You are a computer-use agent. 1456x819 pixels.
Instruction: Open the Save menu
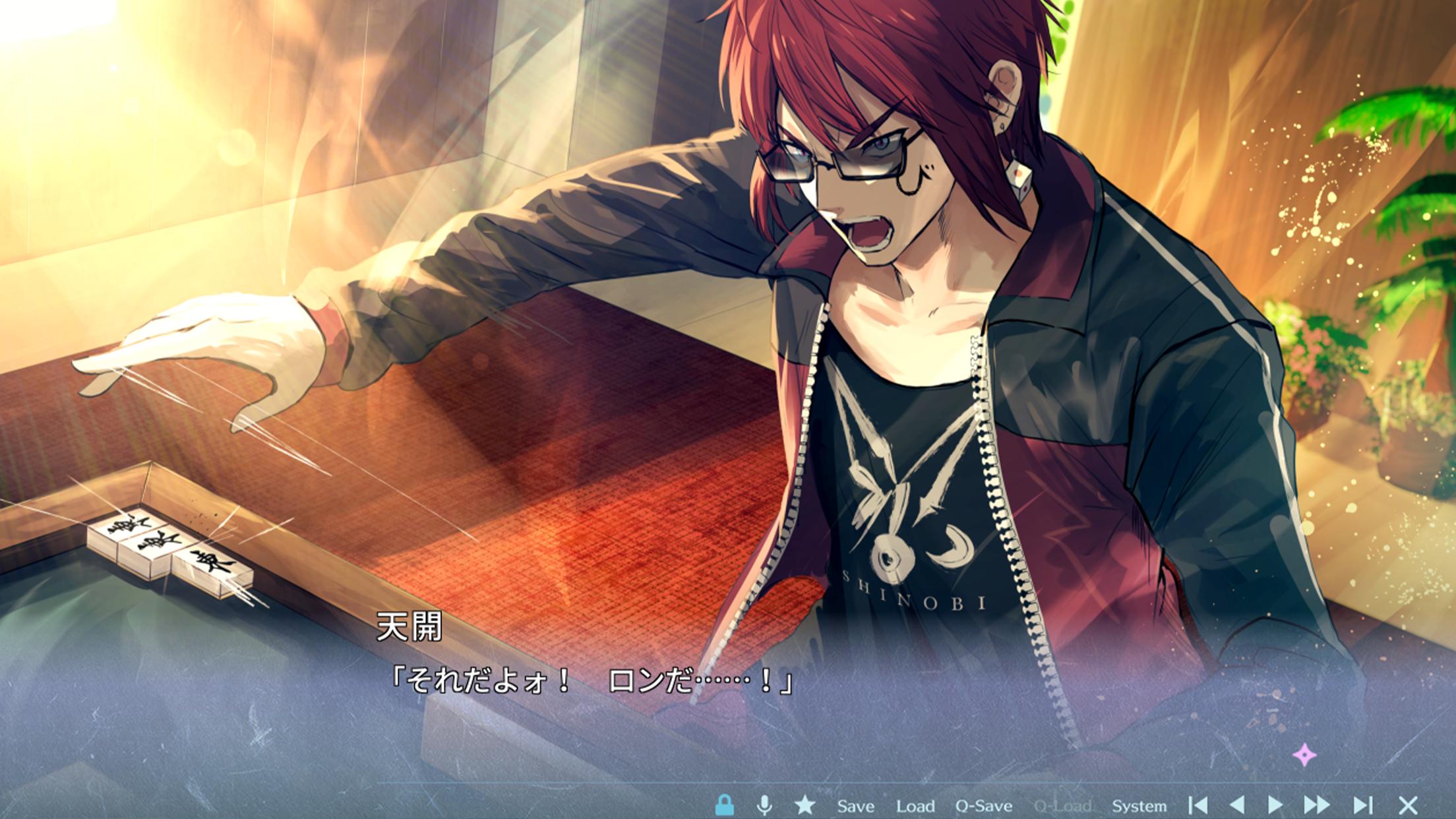click(855, 806)
